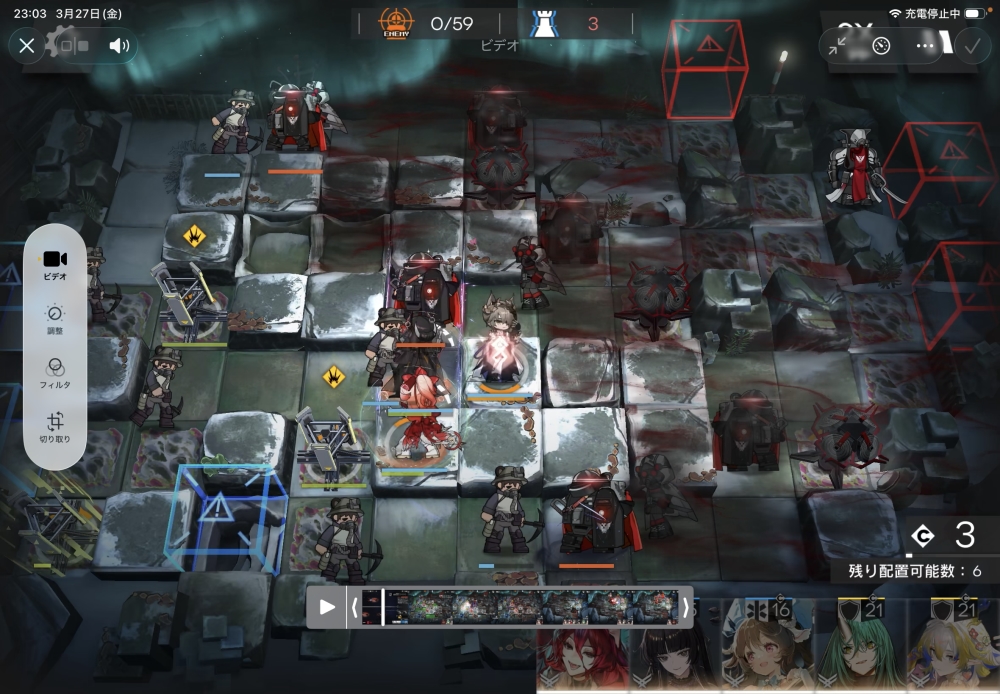Image resolution: width=1000 pixels, height=694 pixels.
Task: Toggle the video sound speaker icon
Action: tap(120, 46)
